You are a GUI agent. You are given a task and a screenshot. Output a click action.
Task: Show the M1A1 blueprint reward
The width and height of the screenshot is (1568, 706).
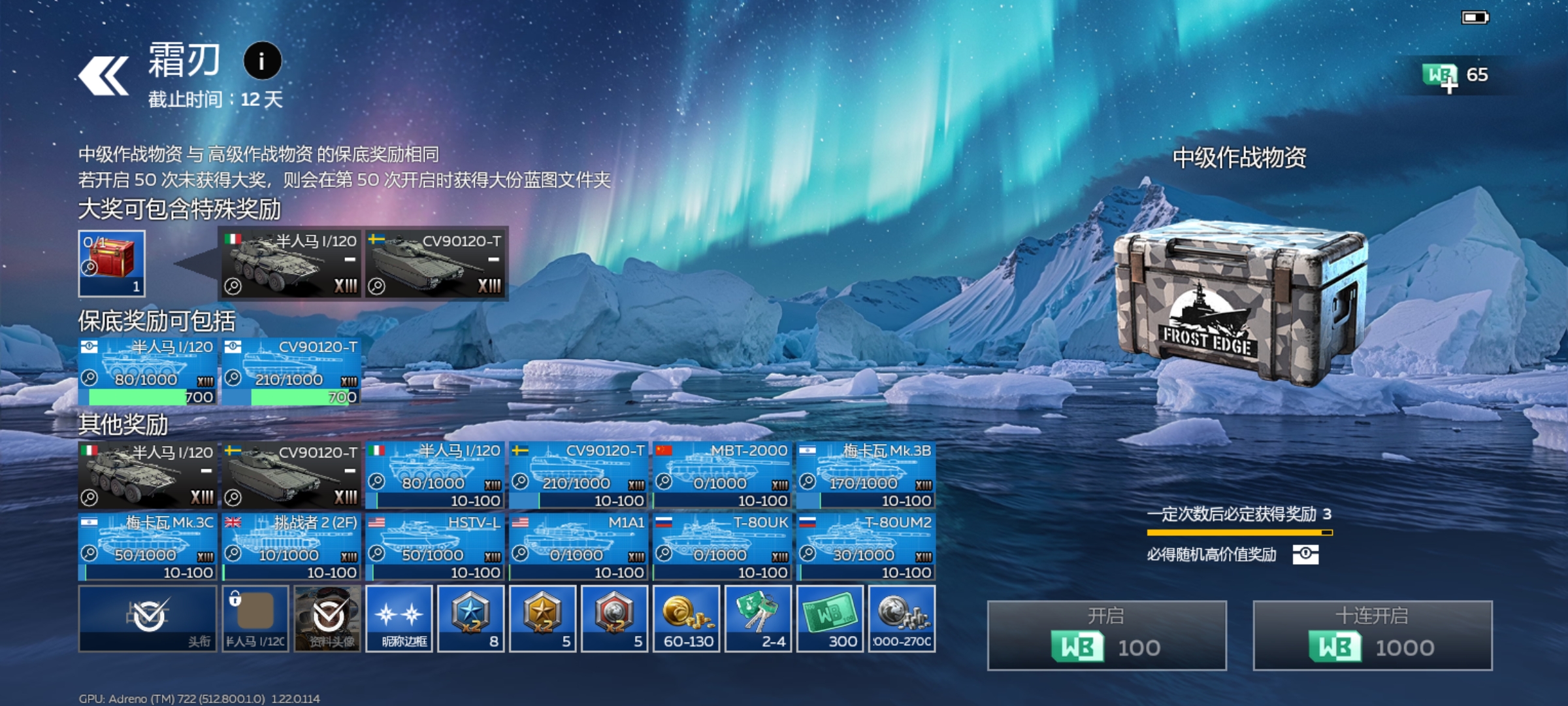tap(579, 547)
